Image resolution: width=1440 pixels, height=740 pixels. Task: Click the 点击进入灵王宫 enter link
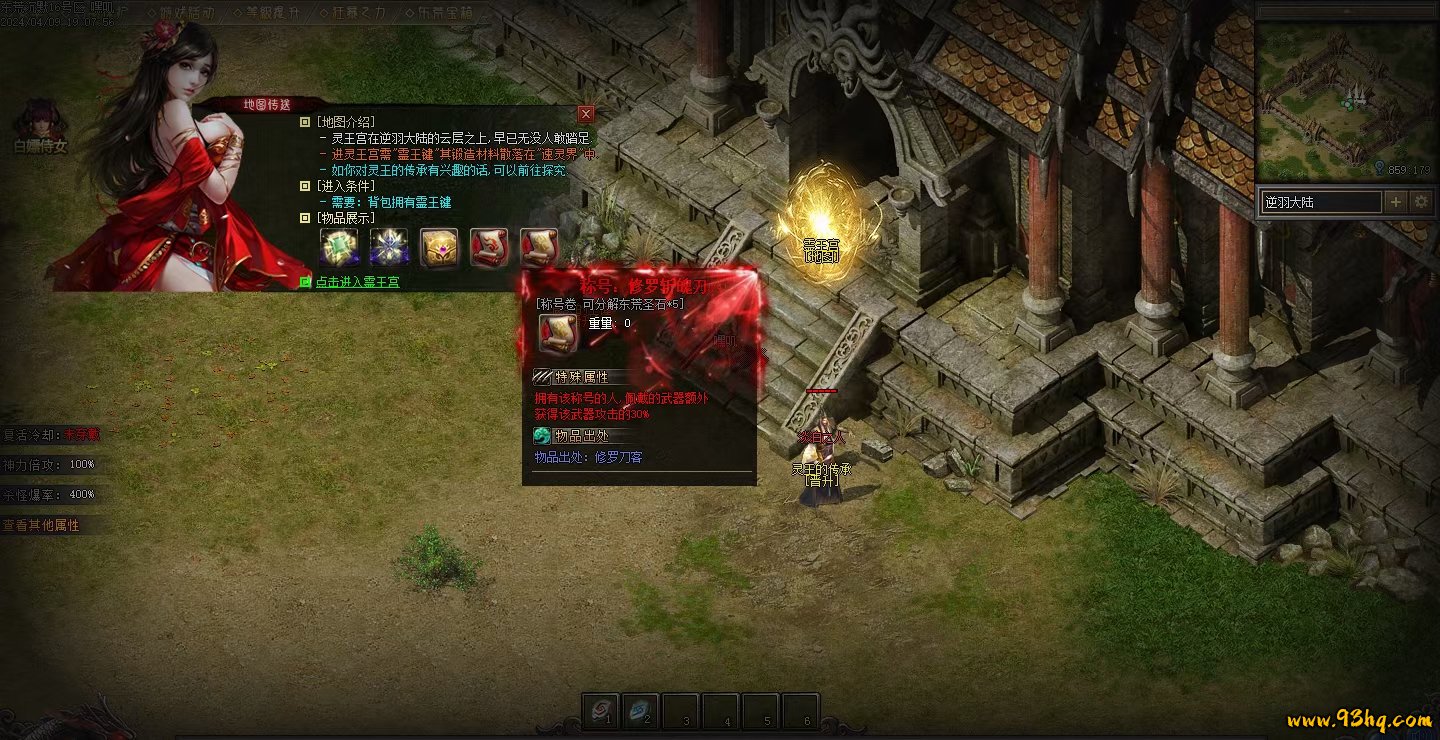point(357,282)
